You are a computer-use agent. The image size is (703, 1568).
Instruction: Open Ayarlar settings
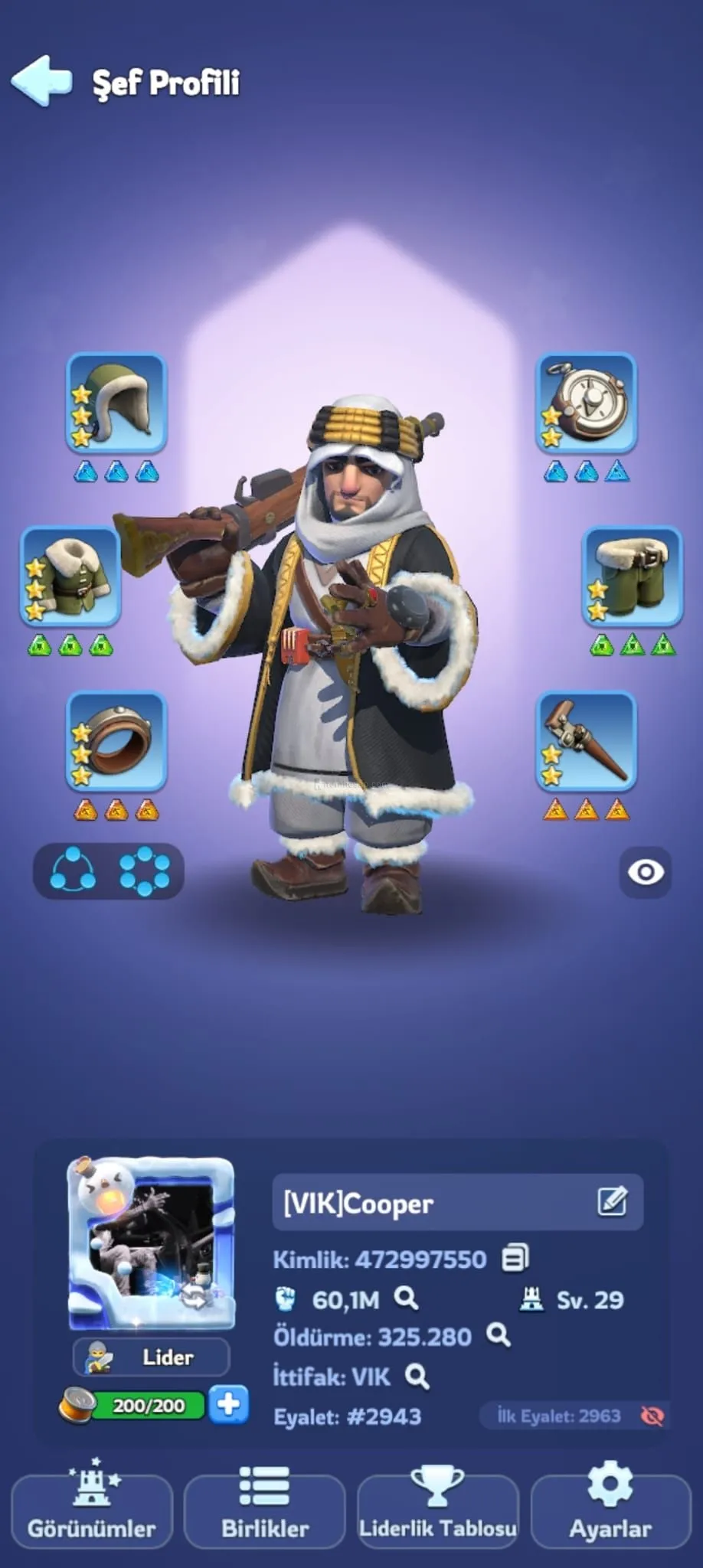click(610, 1510)
